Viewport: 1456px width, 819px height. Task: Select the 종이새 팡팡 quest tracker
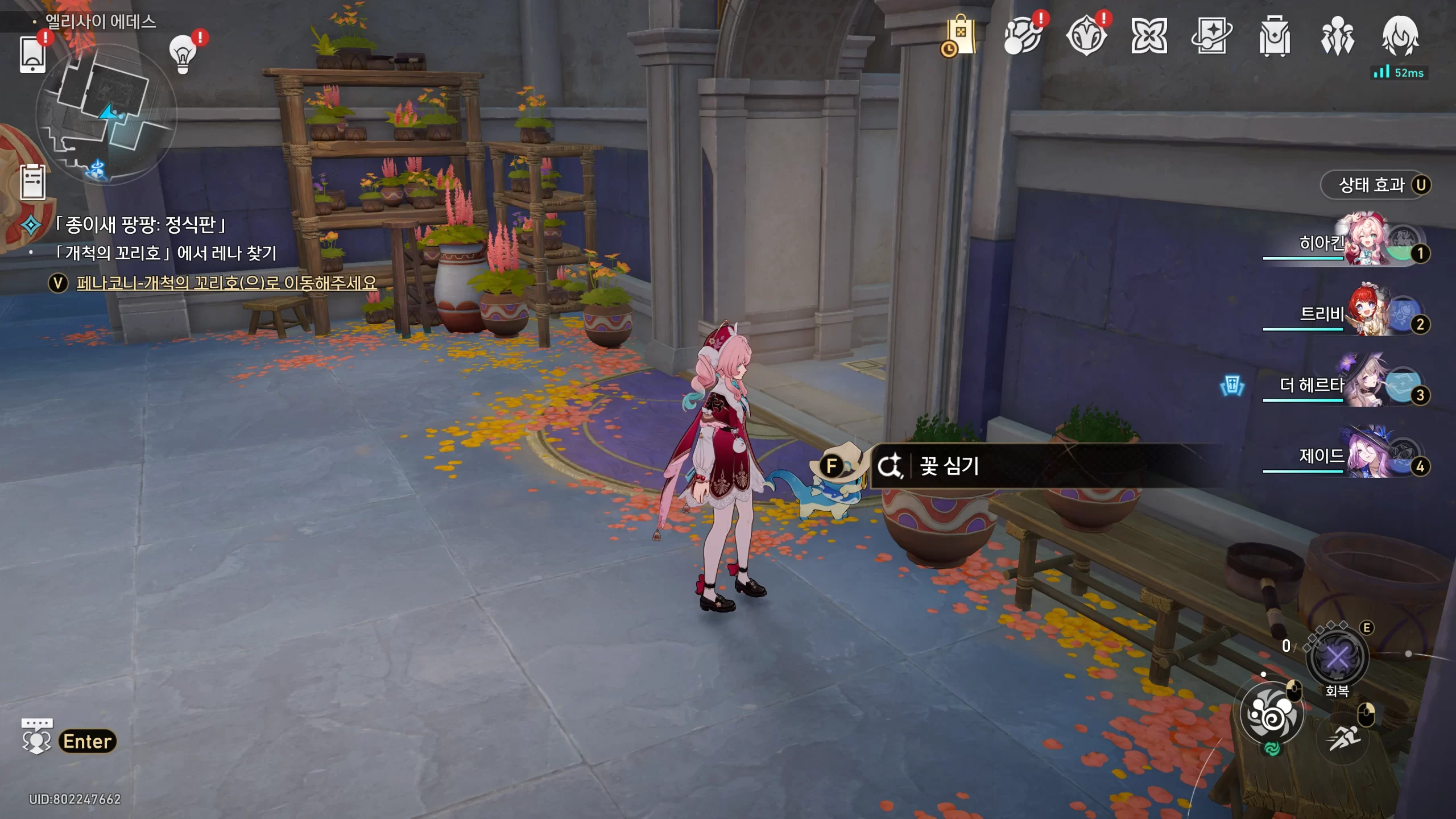pos(139,225)
